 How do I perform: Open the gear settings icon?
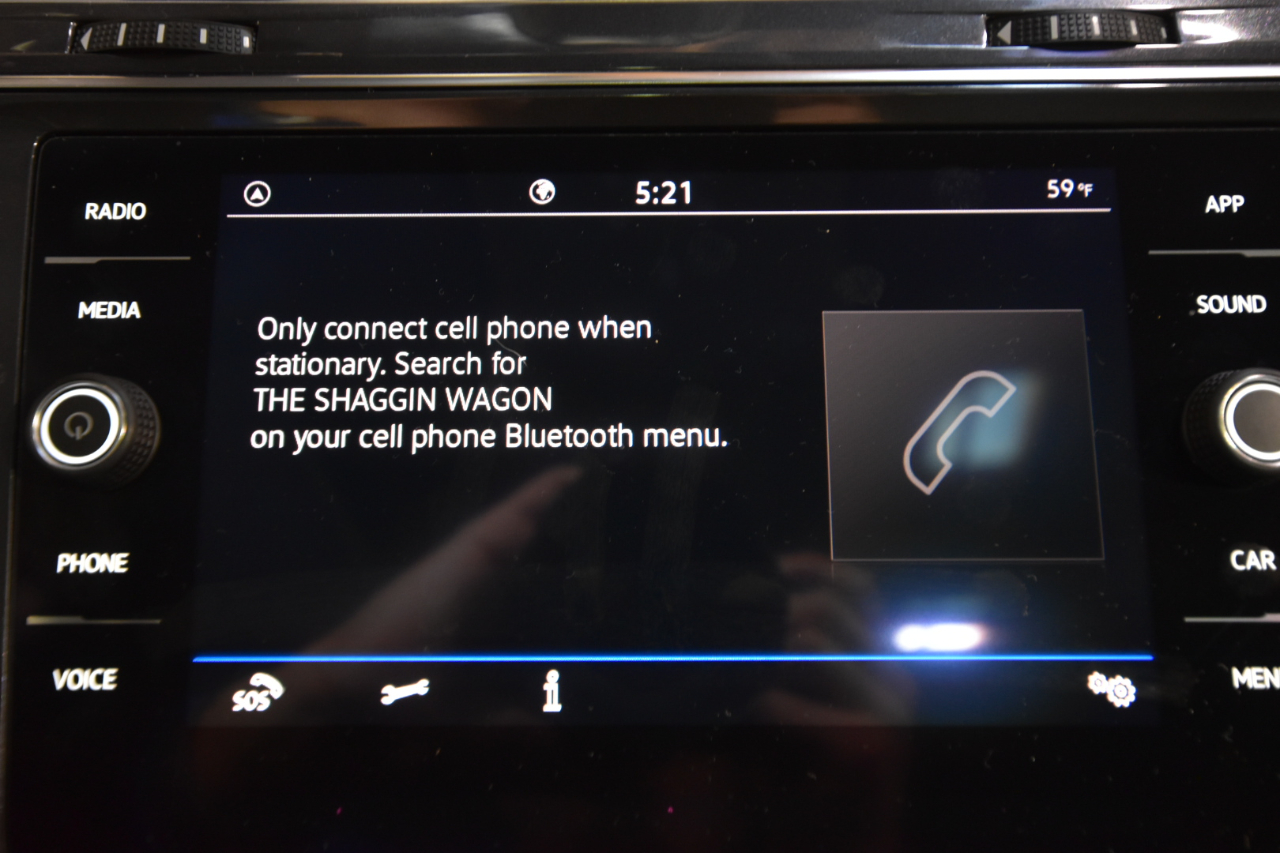pos(1112,689)
